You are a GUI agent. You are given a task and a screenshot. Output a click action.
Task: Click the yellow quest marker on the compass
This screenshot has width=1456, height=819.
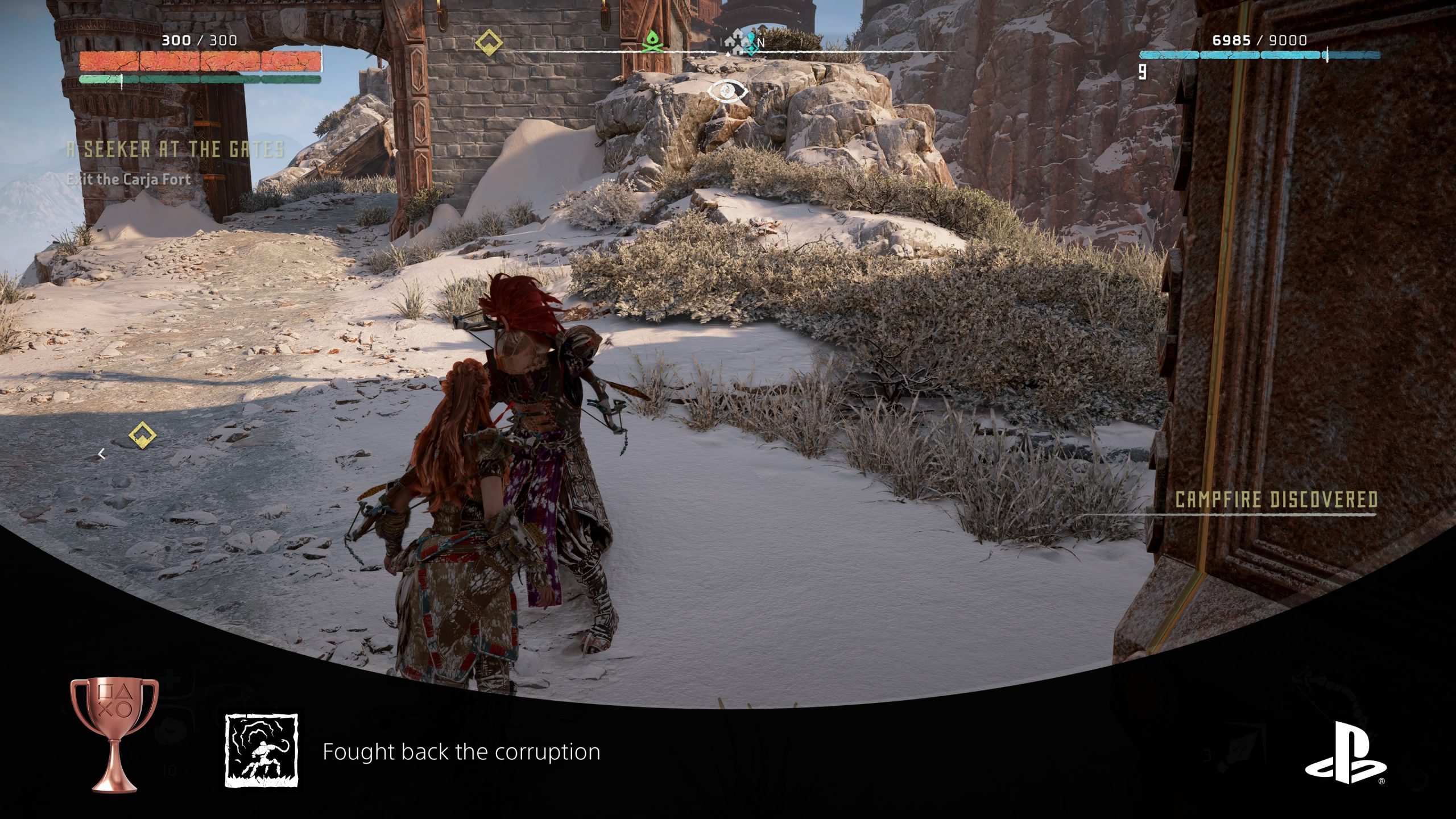coord(489,42)
